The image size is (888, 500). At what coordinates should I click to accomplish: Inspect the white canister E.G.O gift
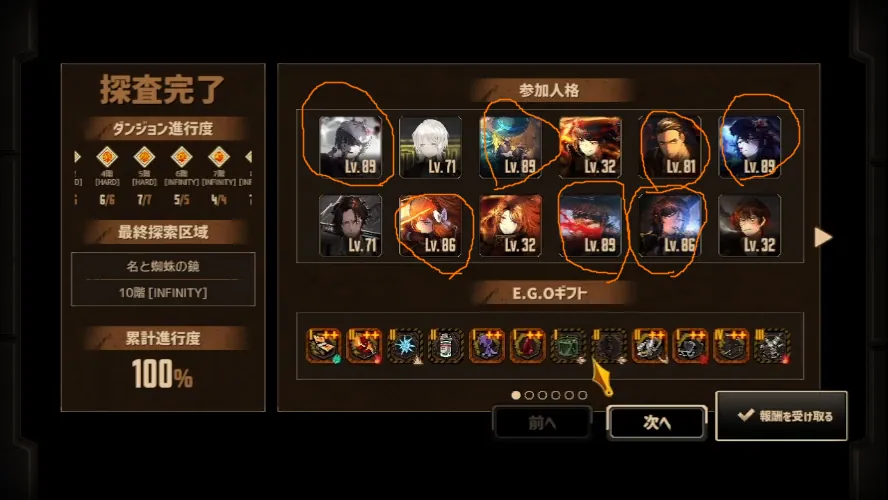(x=446, y=345)
